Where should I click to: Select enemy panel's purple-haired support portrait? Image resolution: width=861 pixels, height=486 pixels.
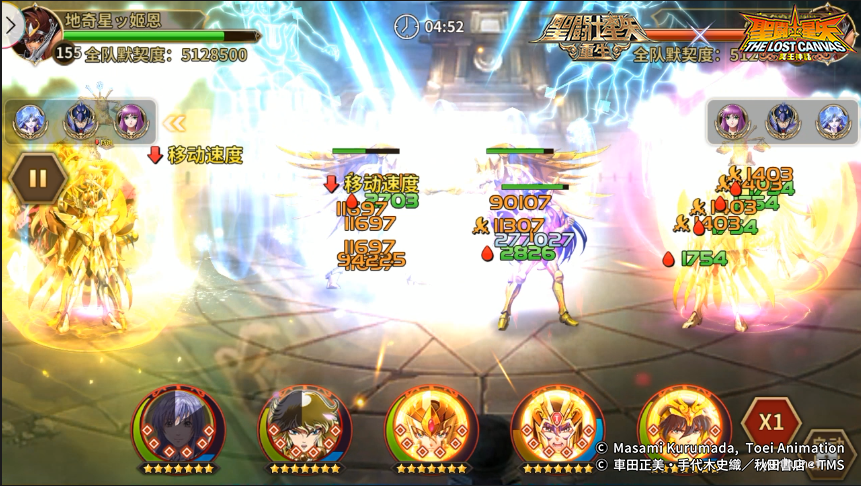click(733, 122)
